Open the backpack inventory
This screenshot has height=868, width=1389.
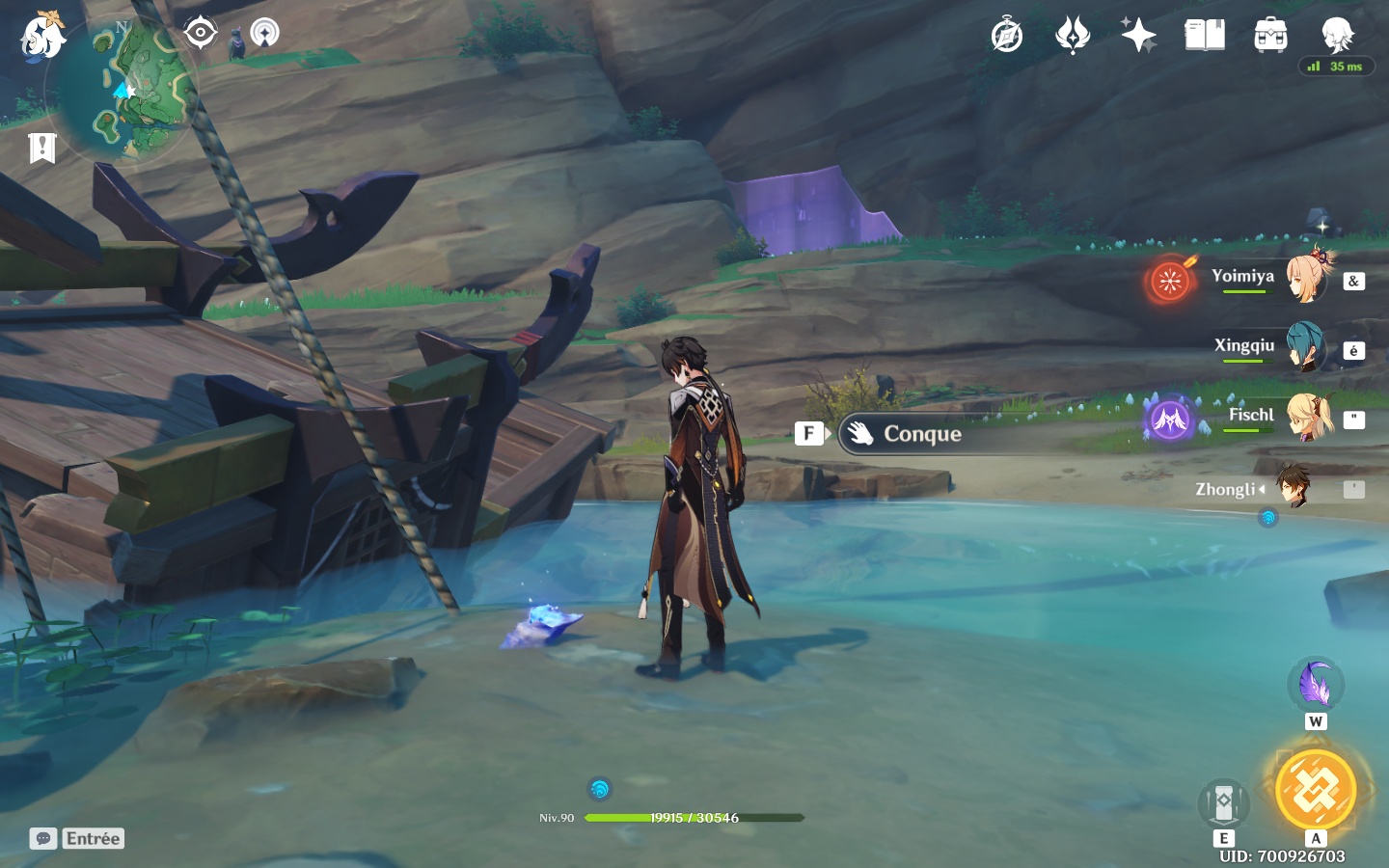(x=1270, y=37)
